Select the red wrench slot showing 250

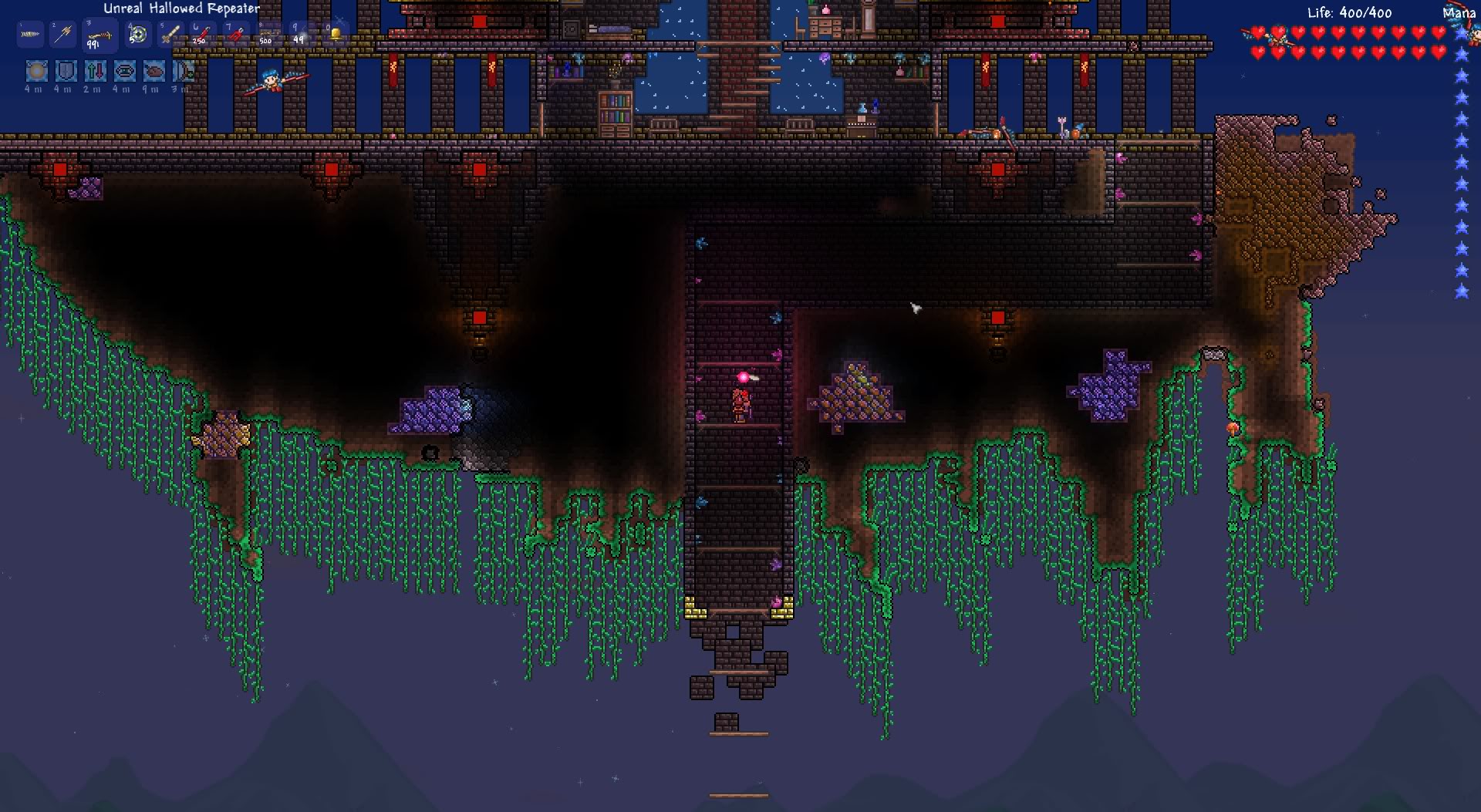pos(203,35)
